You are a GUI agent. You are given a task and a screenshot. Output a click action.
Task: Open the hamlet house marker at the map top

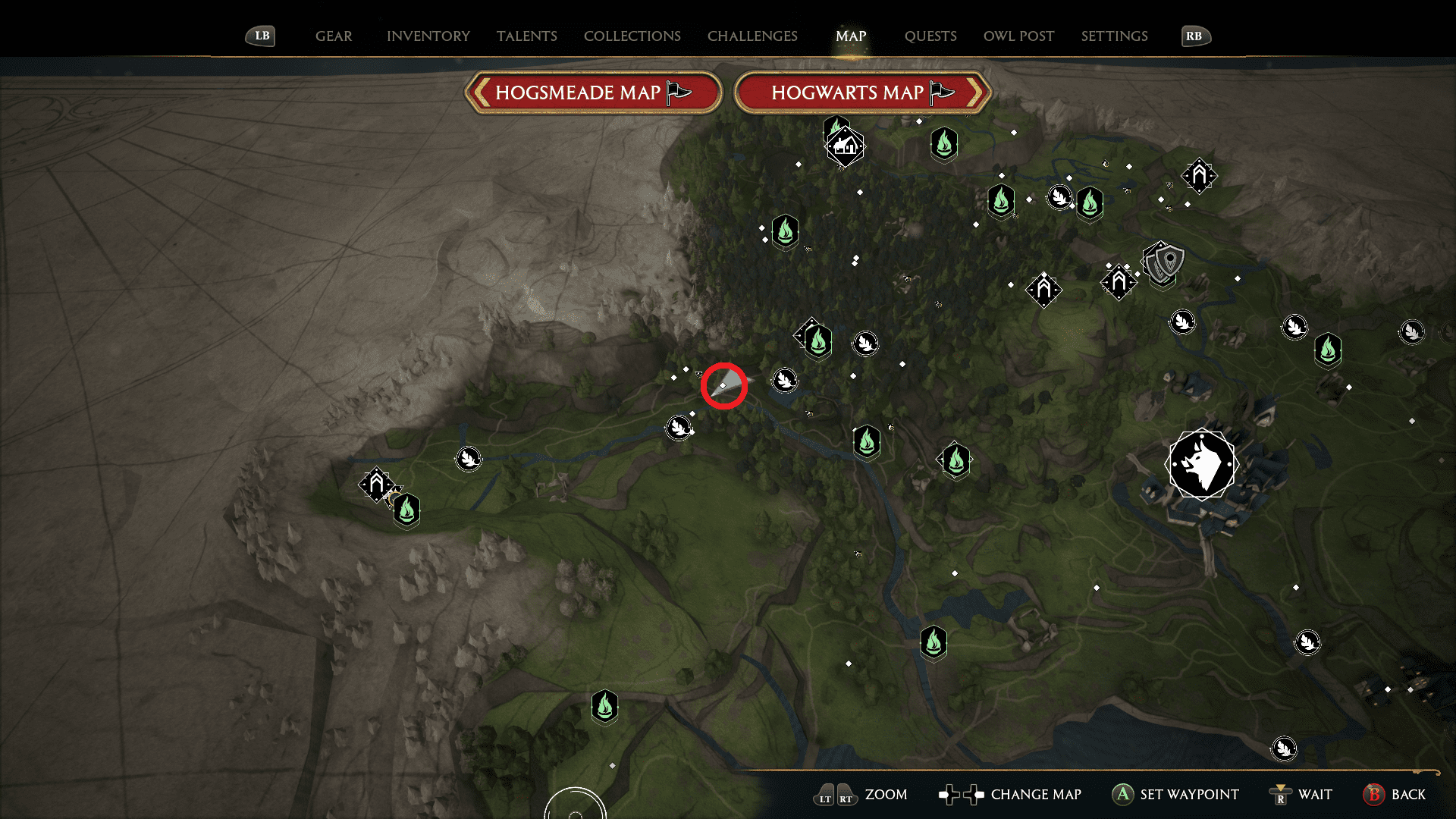[x=844, y=146]
